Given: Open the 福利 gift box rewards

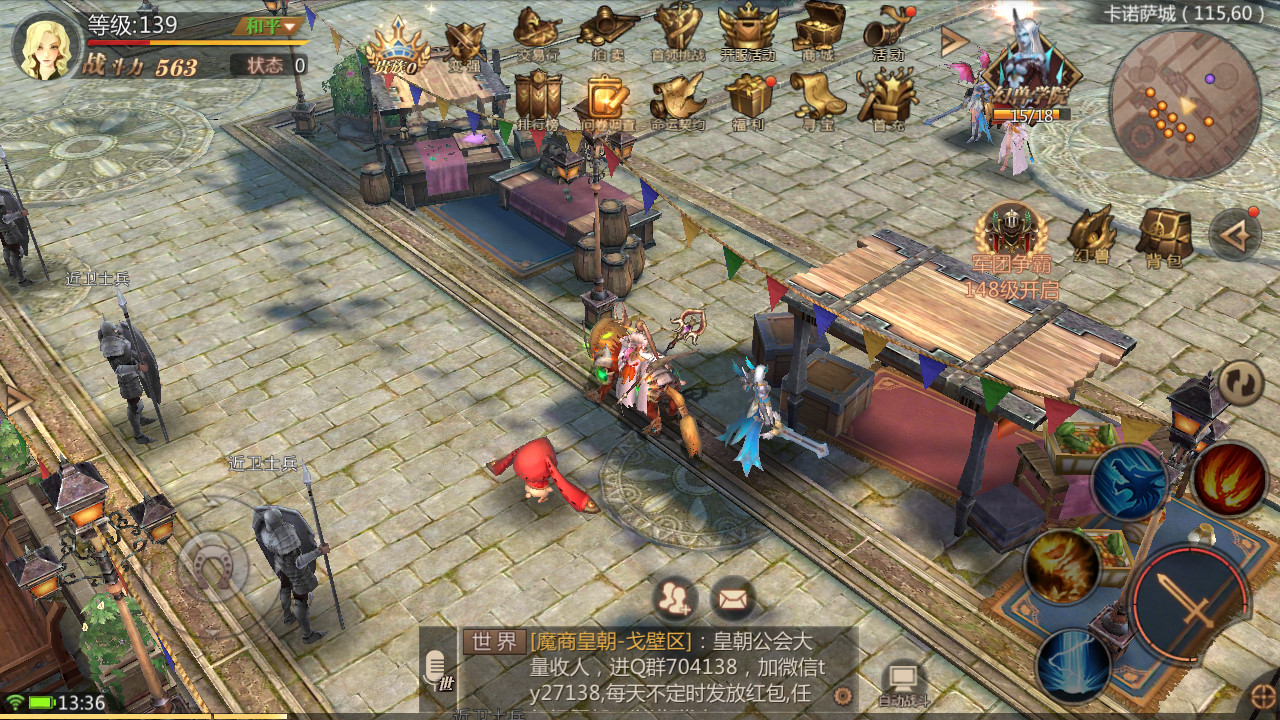Looking at the screenshot, I should (x=748, y=99).
